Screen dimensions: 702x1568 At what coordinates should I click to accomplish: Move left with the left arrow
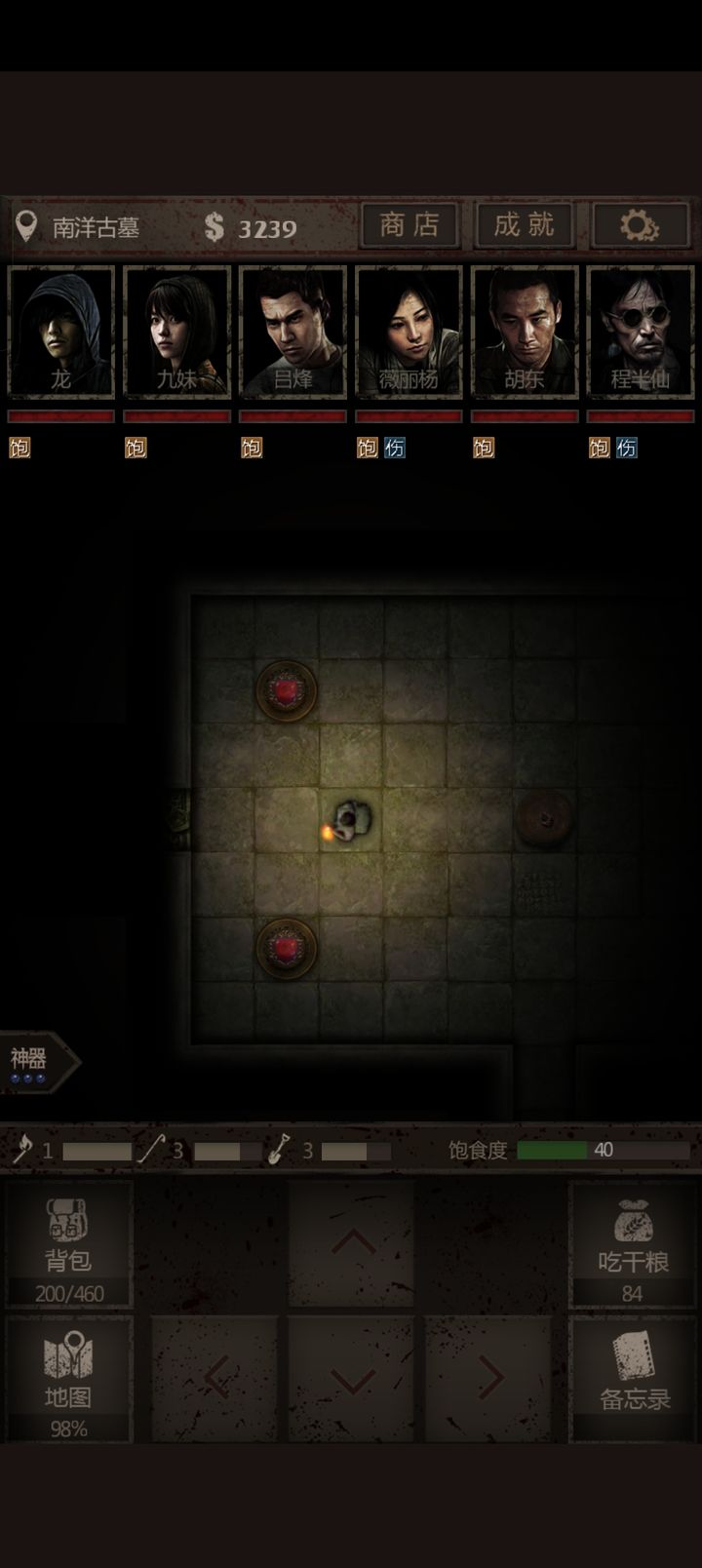coord(216,1379)
